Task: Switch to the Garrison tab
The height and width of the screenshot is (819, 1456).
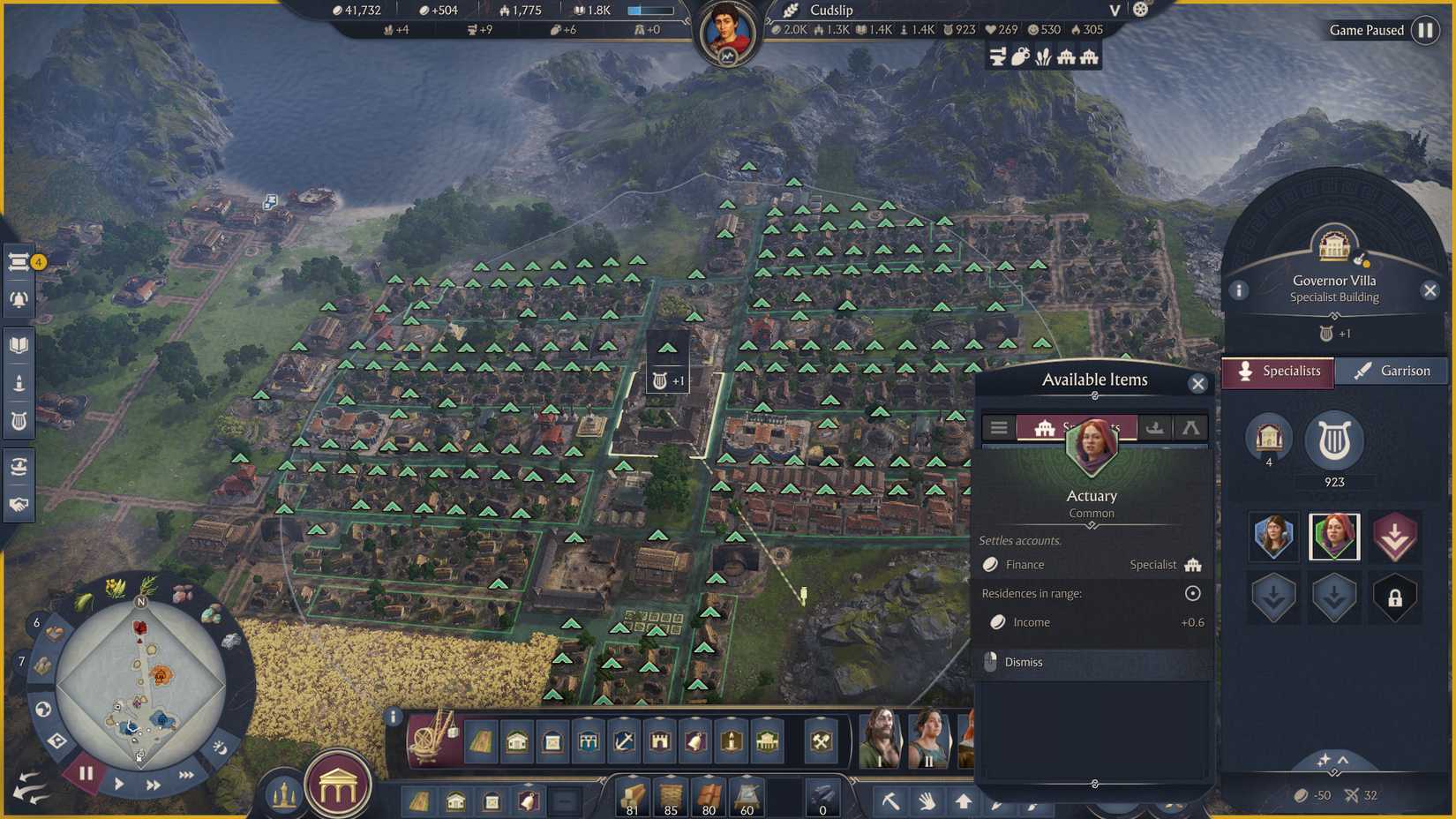Action: [1392, 371]
